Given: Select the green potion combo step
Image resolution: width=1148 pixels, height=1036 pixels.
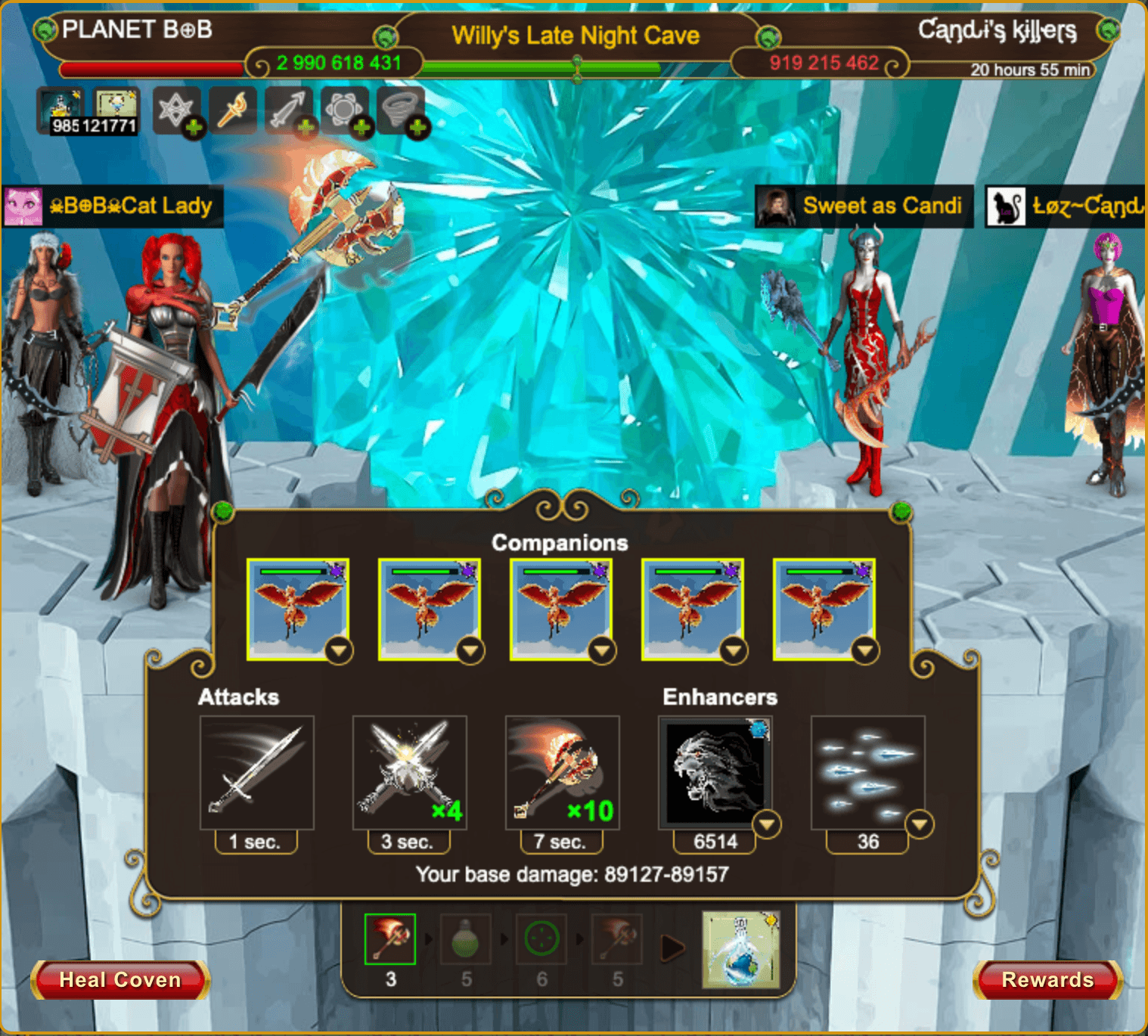Looking at the screenshot, I should [x=466, y=939].
